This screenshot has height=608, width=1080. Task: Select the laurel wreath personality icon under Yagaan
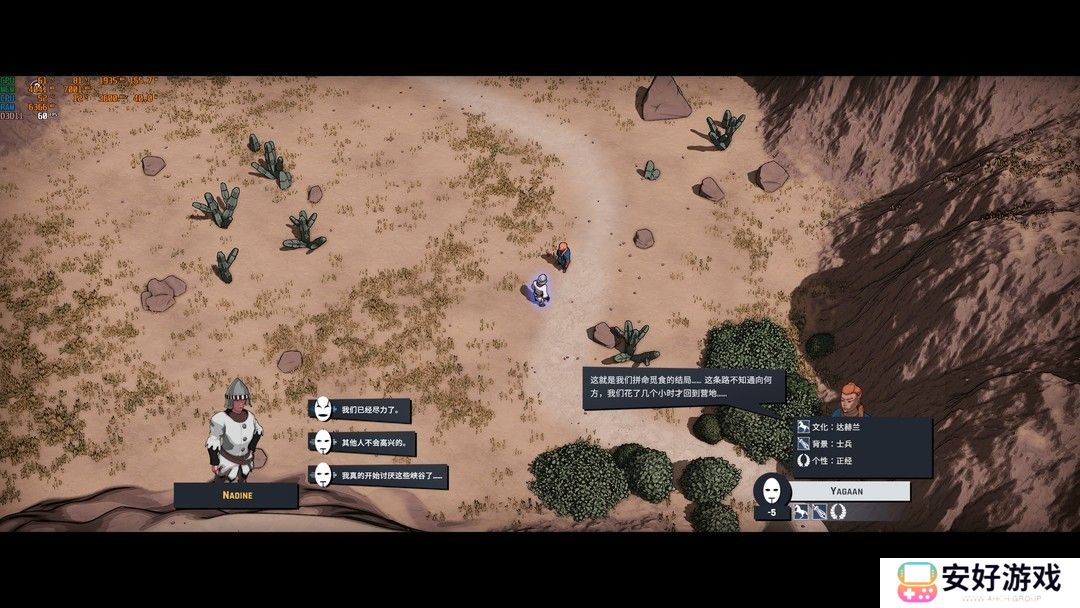837,512
